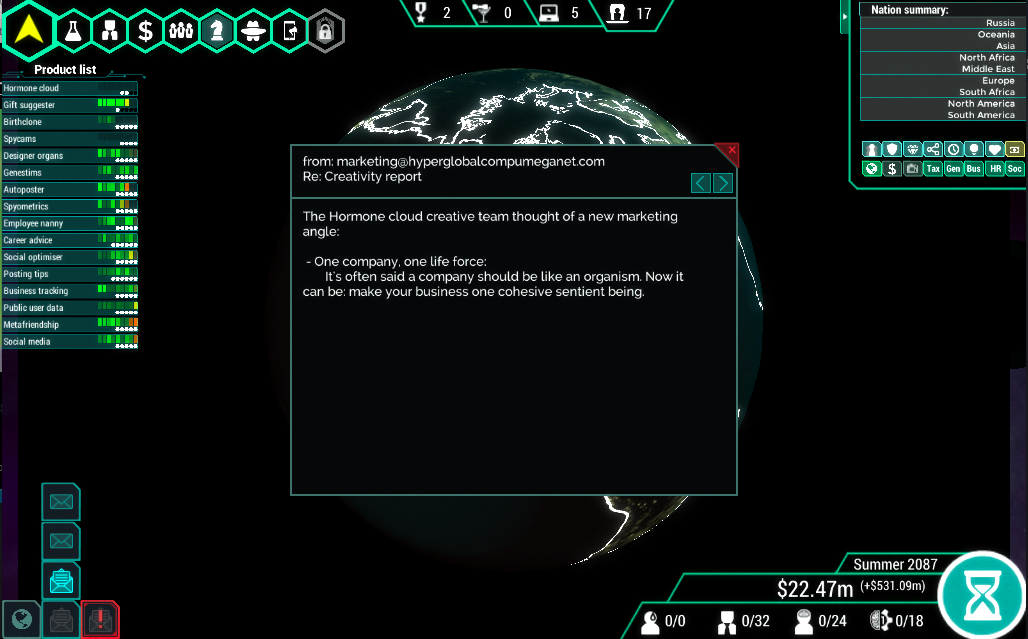Open the research flask menu
The height and width of the screenshot is (639, 1028).
tap(72, 30)
